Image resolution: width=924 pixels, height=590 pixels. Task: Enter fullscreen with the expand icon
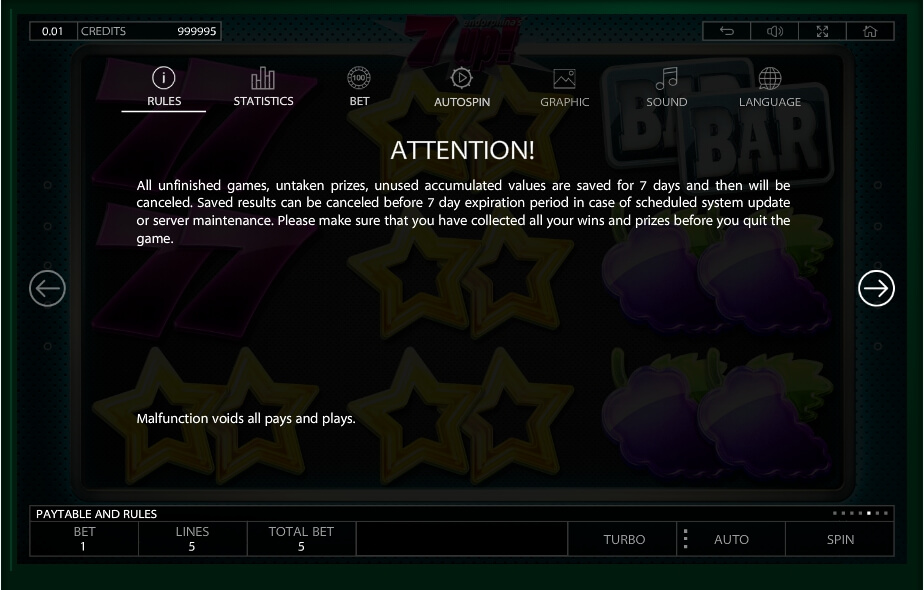point(823,31)
